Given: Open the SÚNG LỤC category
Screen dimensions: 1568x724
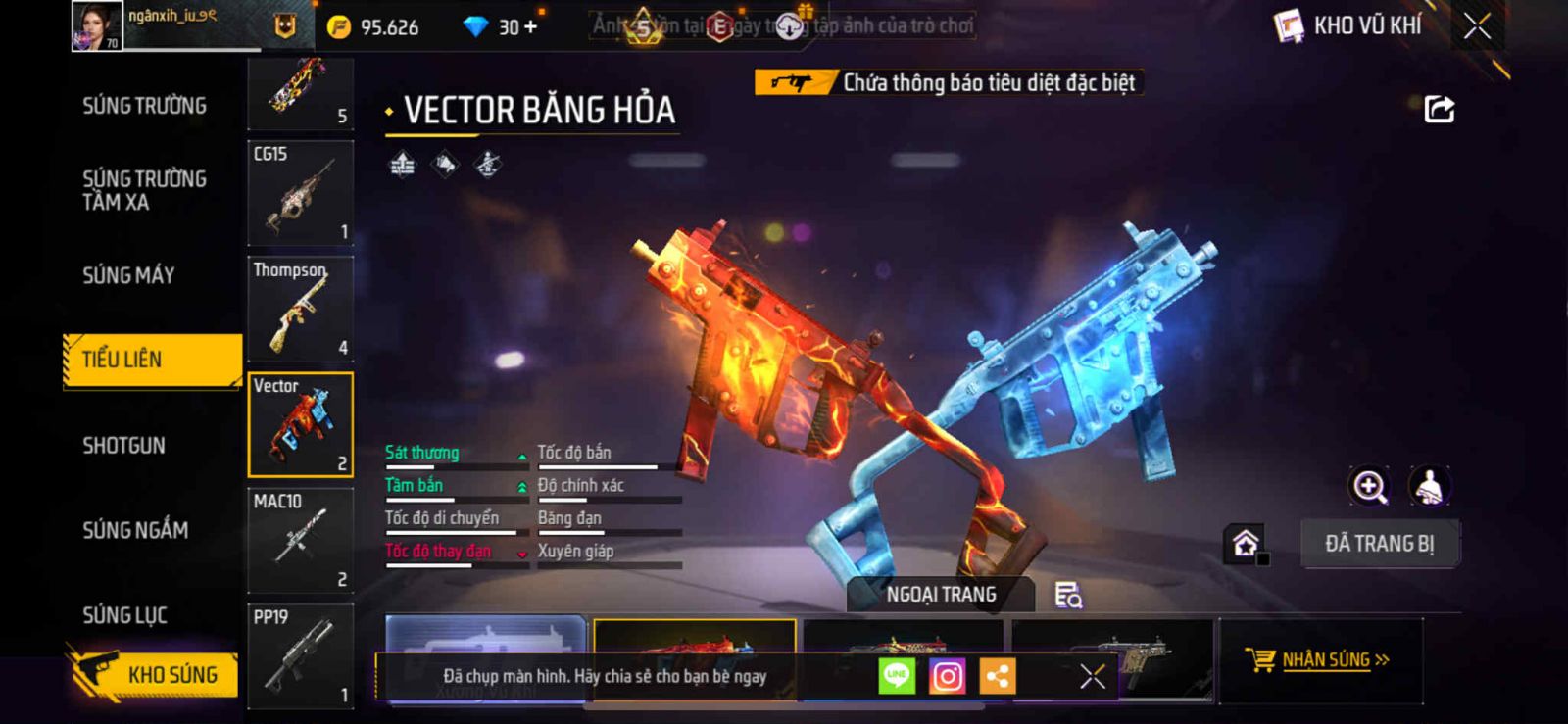Looking at the screenshot, I should 124,615.
